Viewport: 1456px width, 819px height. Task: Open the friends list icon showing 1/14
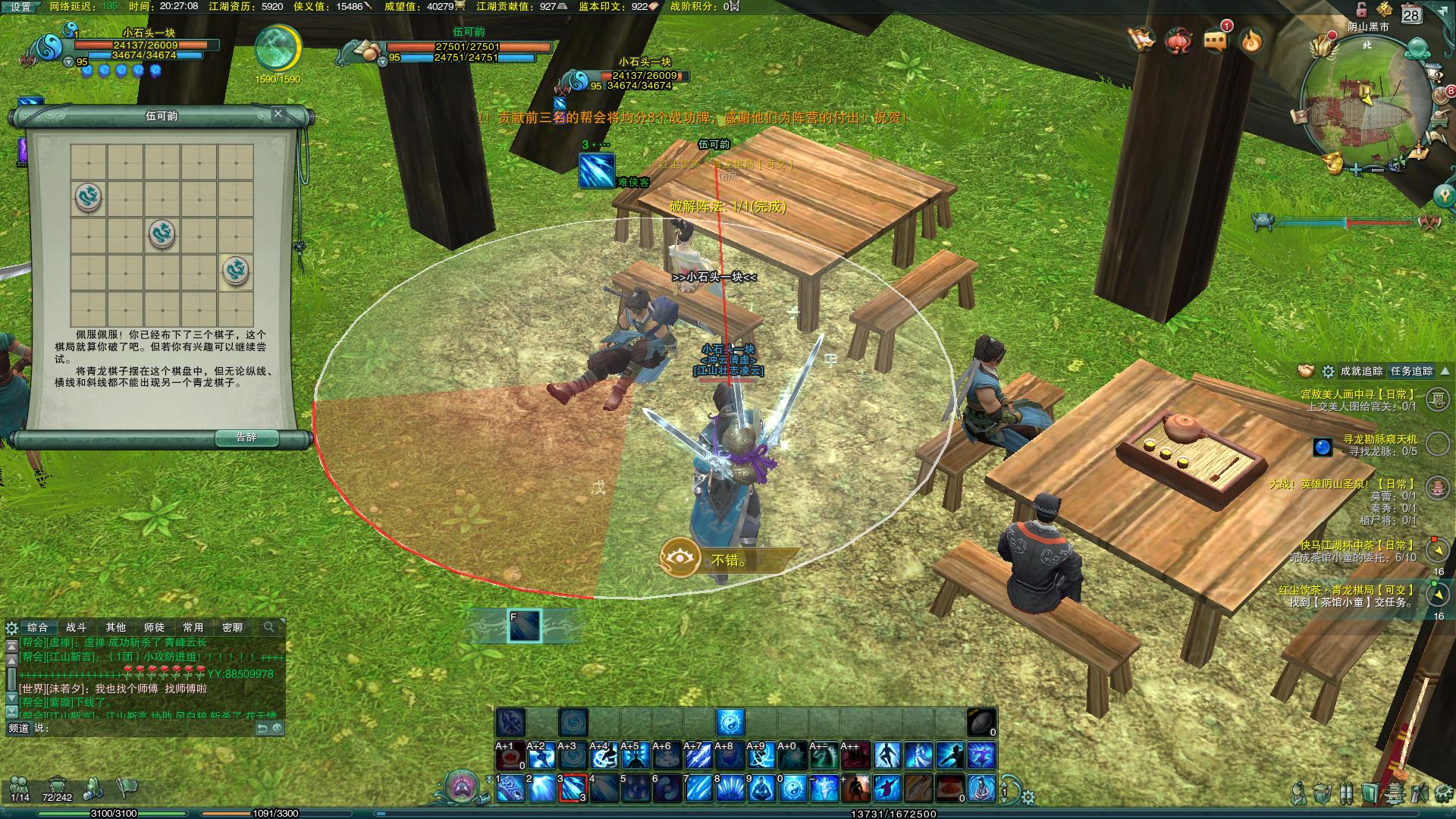pos(20,787)
